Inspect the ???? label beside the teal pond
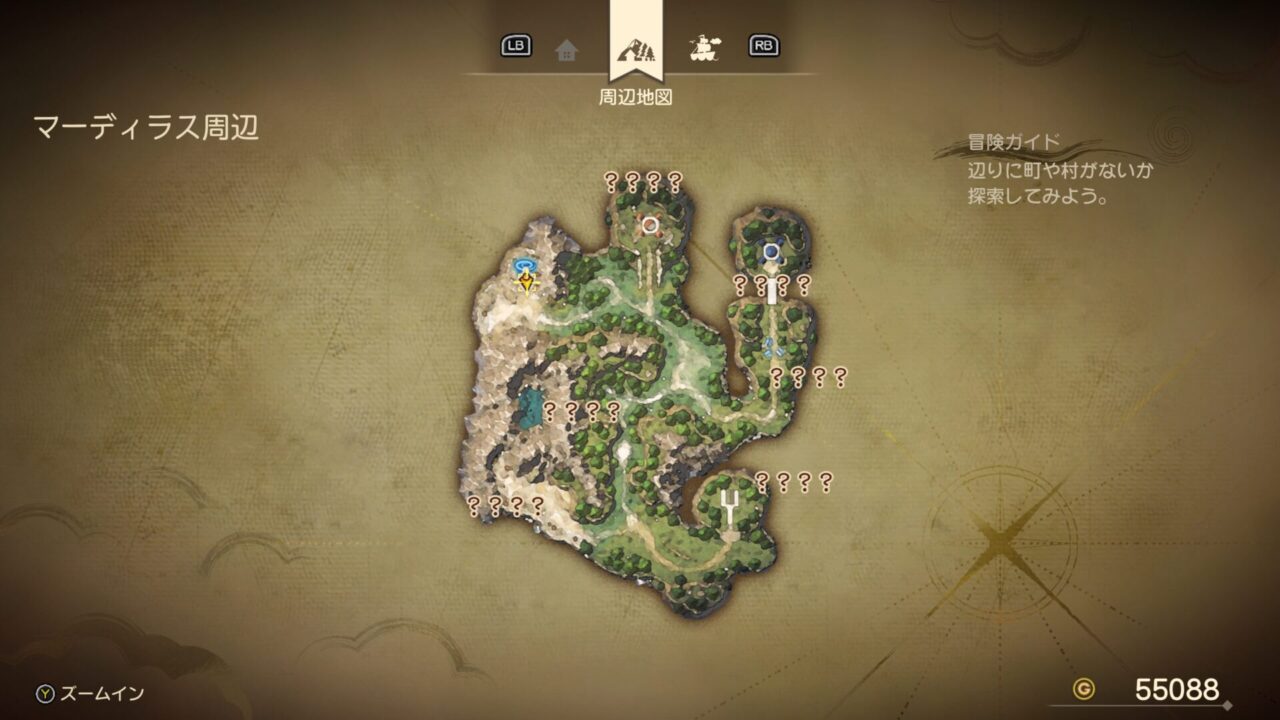The image size is (1280, 720). pyautogui.click(x=581, y=410)
